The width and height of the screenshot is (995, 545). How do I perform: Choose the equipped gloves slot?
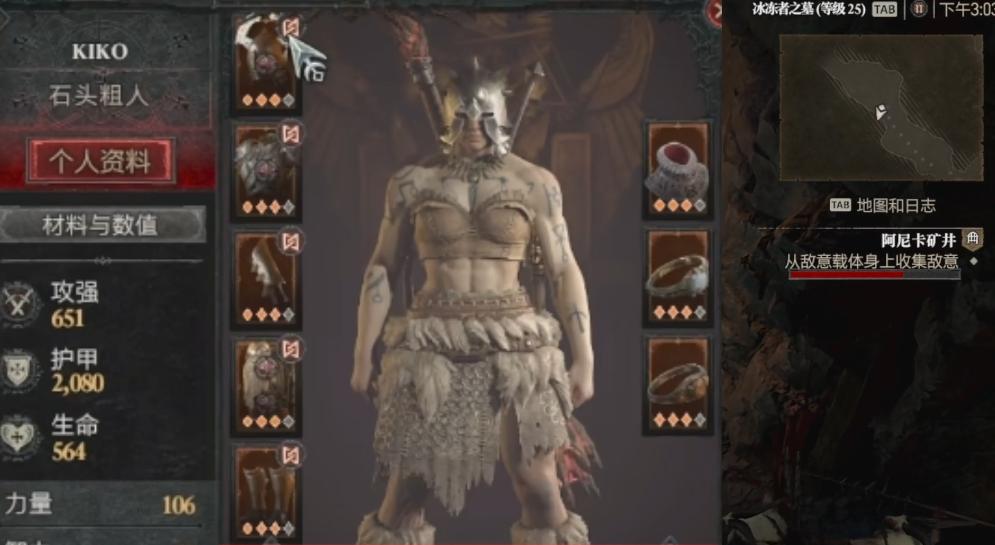click(x=267, y=276)
